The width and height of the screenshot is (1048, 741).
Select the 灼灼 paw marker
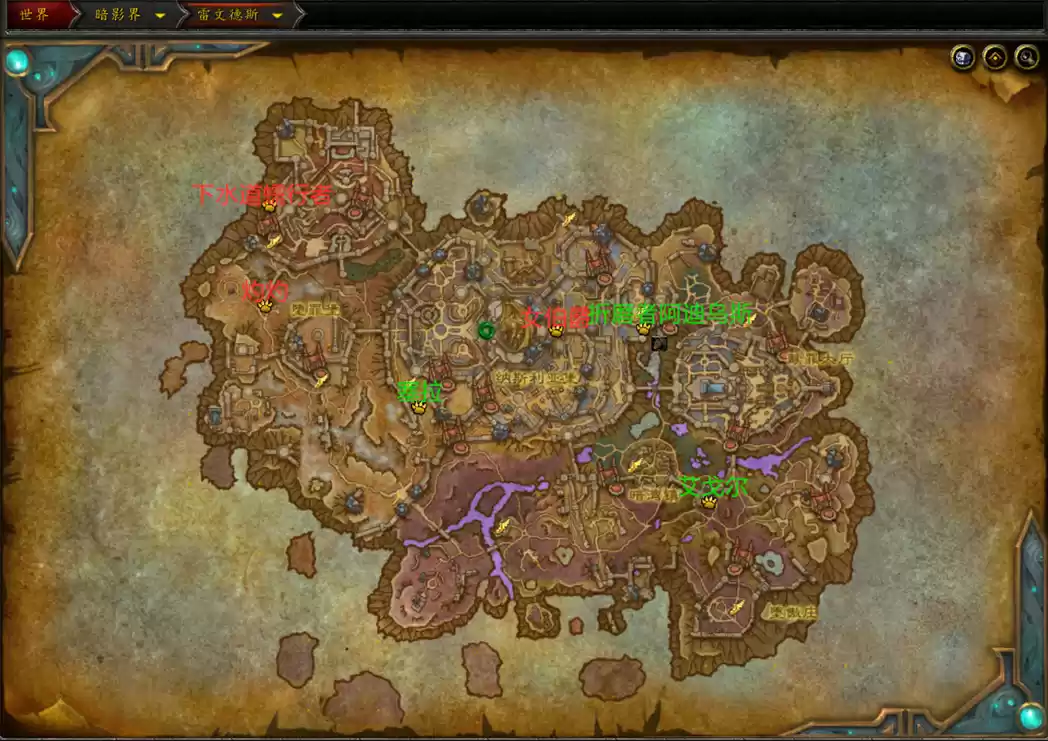coord(265,306)
